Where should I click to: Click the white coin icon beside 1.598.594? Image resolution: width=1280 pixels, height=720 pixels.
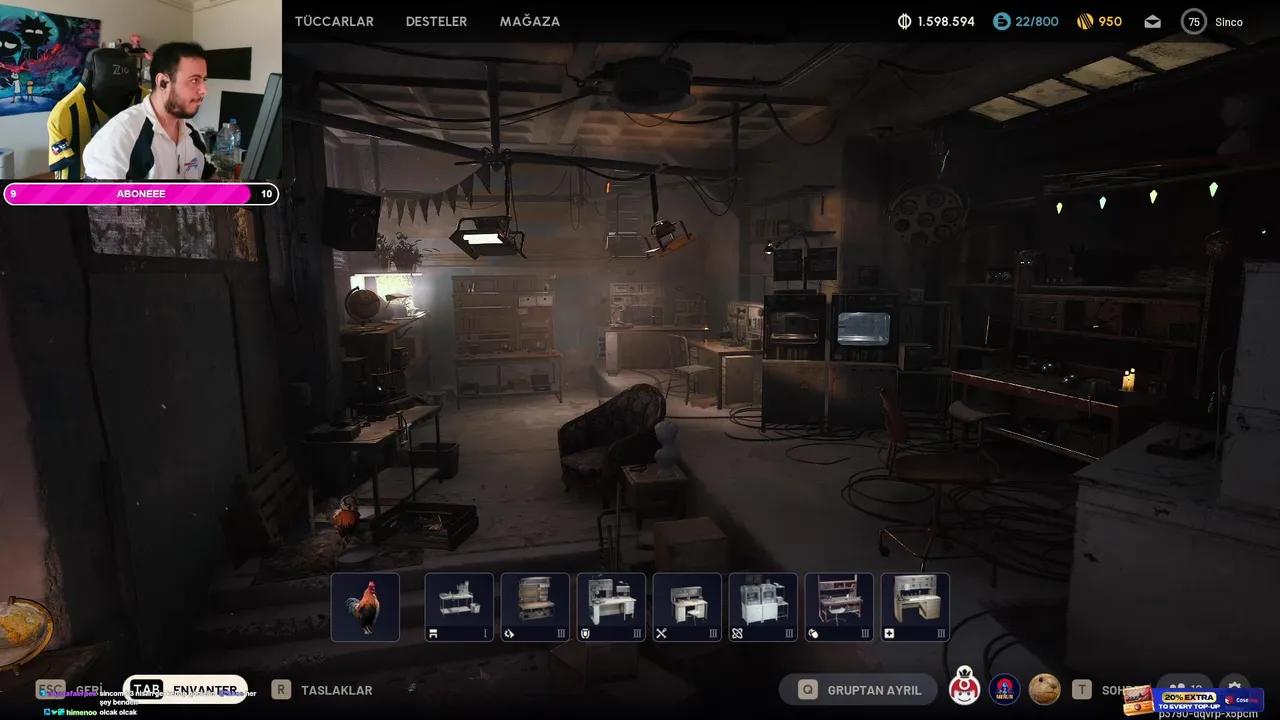coord(906,20)
